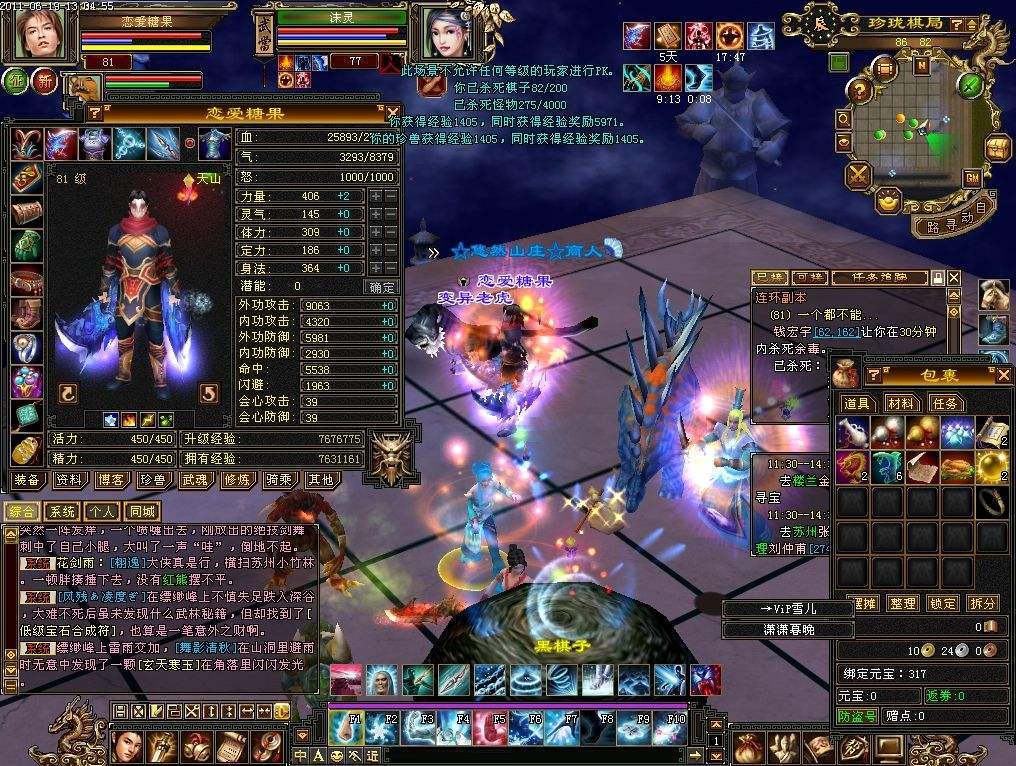Select the golden orb inventory item

[991, 466]
